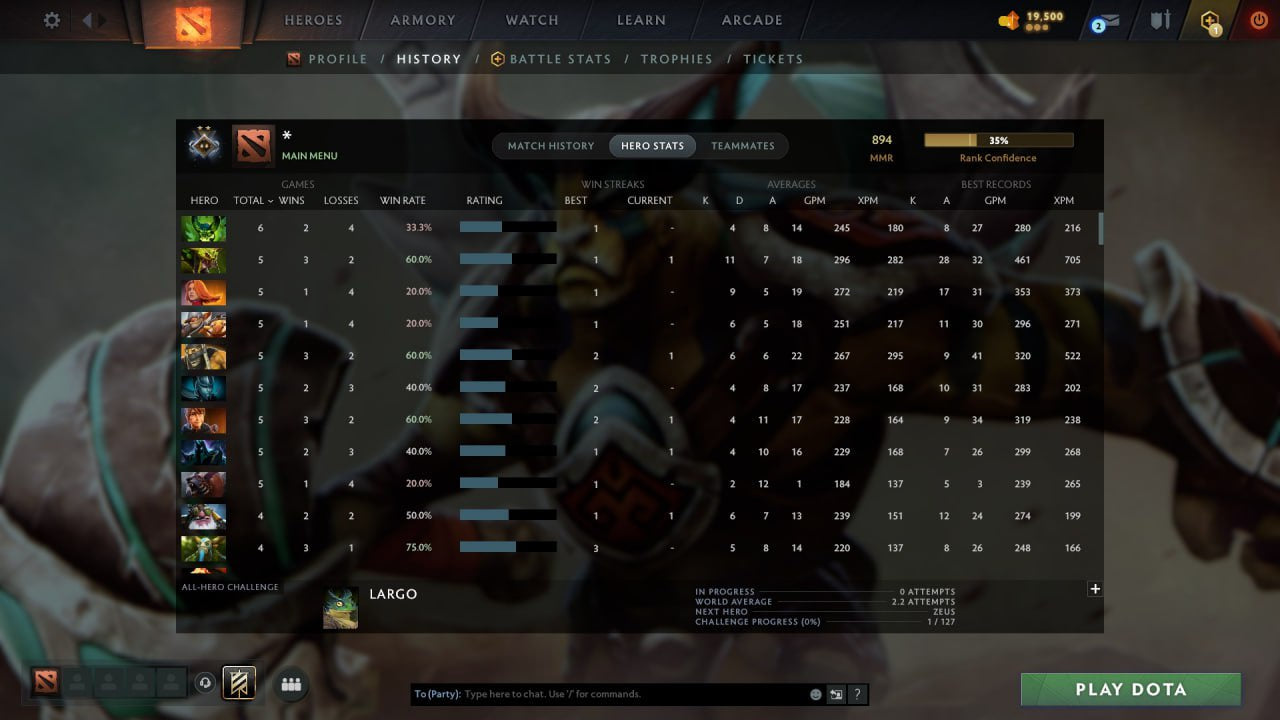Click the question mark help icon

point(857,693)
